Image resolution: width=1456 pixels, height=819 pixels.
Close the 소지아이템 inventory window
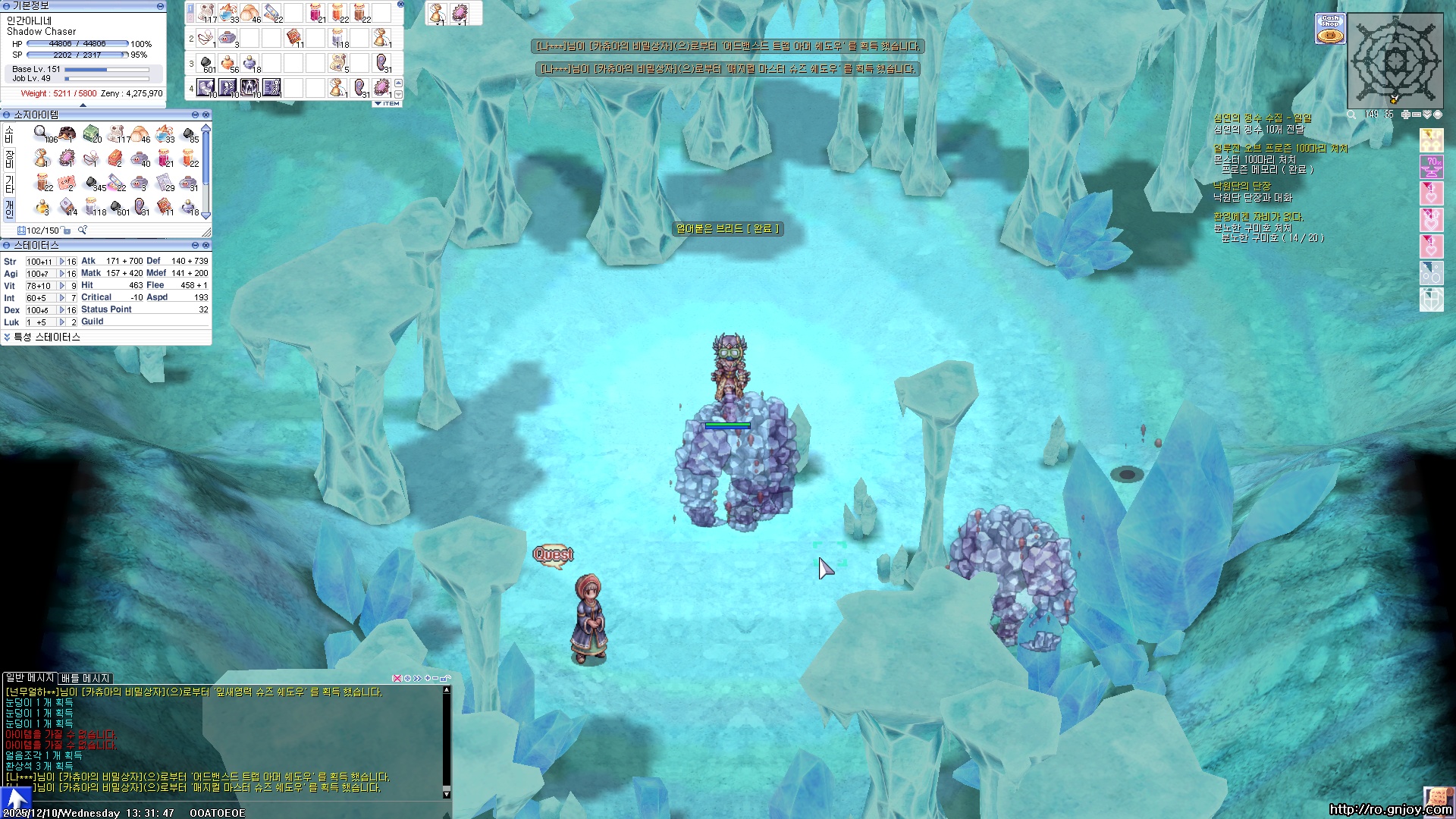pyautogui.click(x=206, y=115)
